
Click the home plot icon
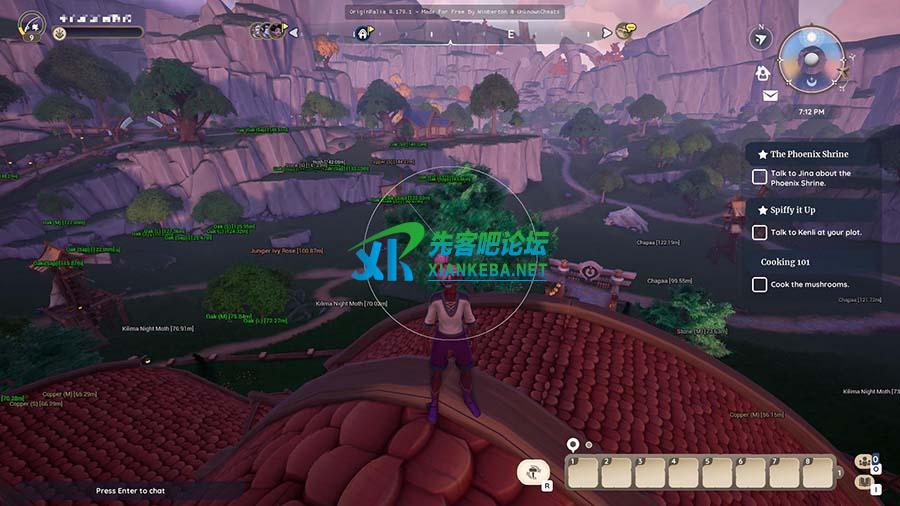763,73
